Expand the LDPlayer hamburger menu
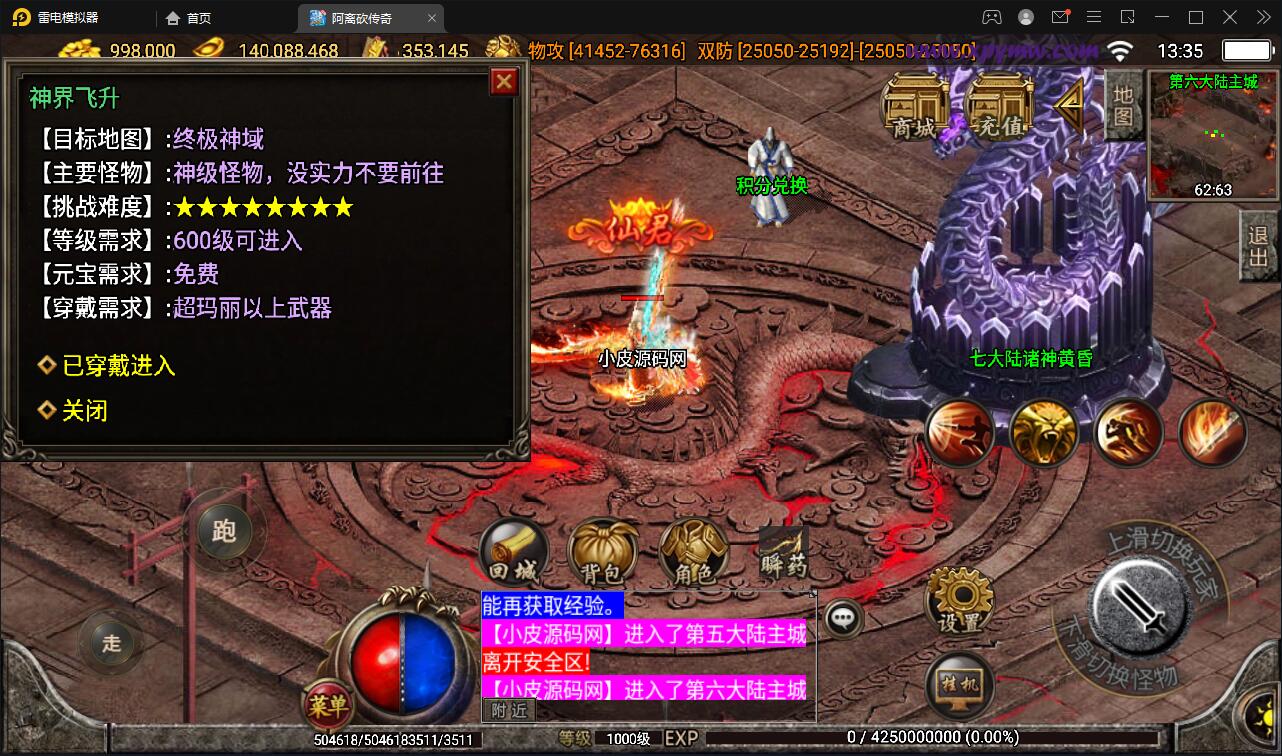1282x756 pixels. (1094, 17)
